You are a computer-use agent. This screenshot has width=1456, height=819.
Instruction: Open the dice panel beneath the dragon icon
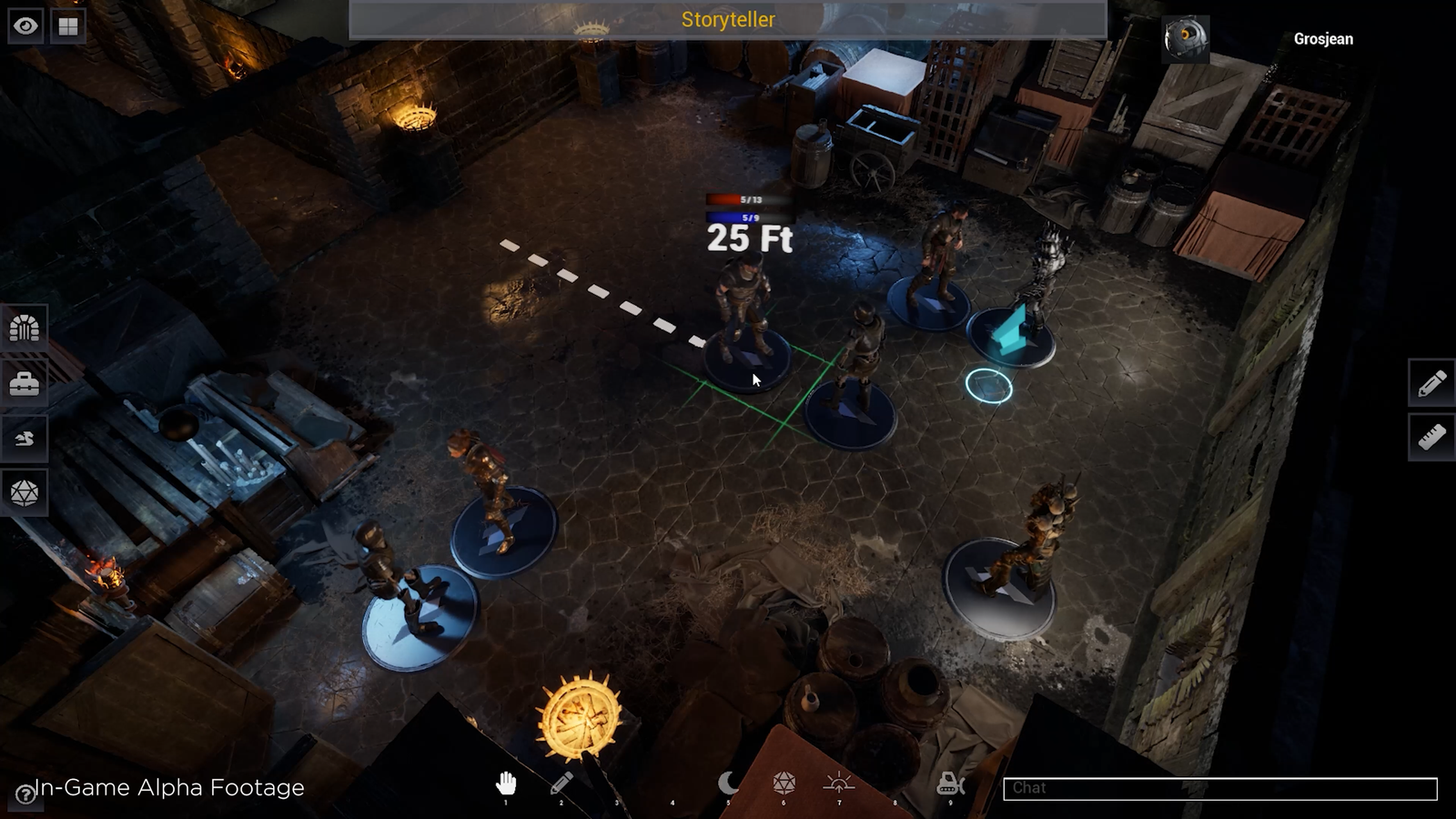tap(25, 493)
